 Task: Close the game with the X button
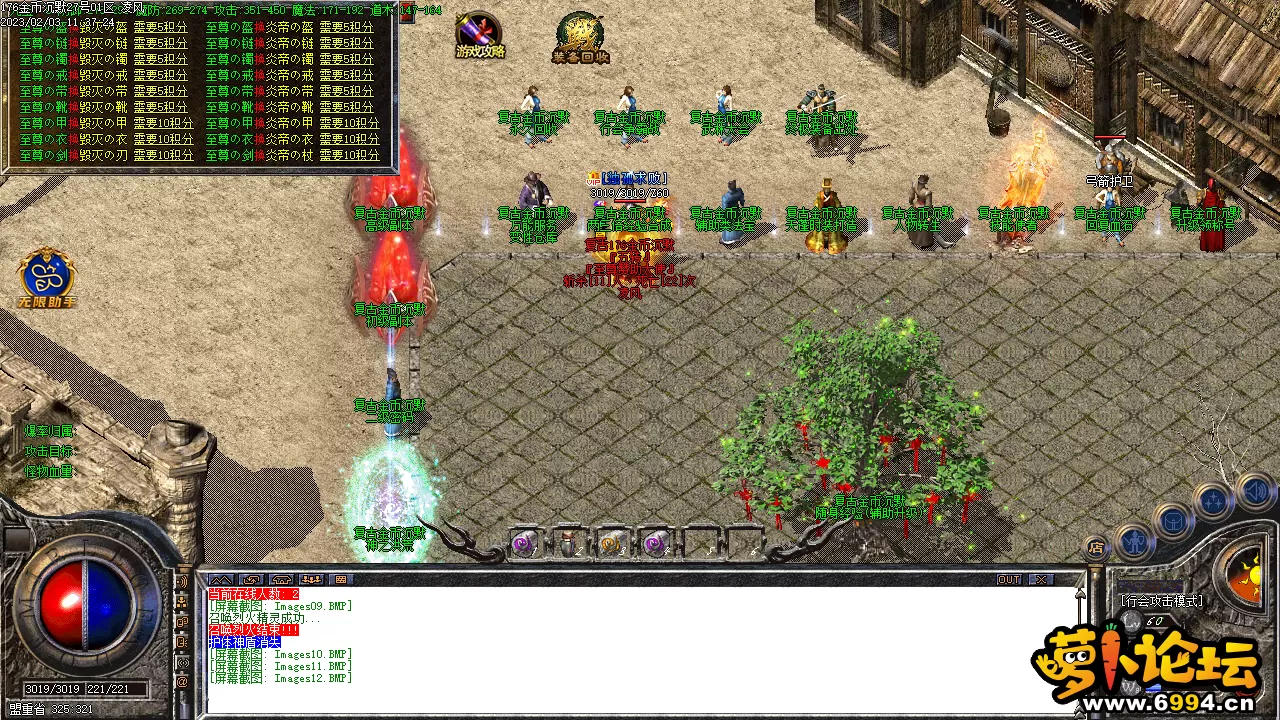(x=1042, y=580)
